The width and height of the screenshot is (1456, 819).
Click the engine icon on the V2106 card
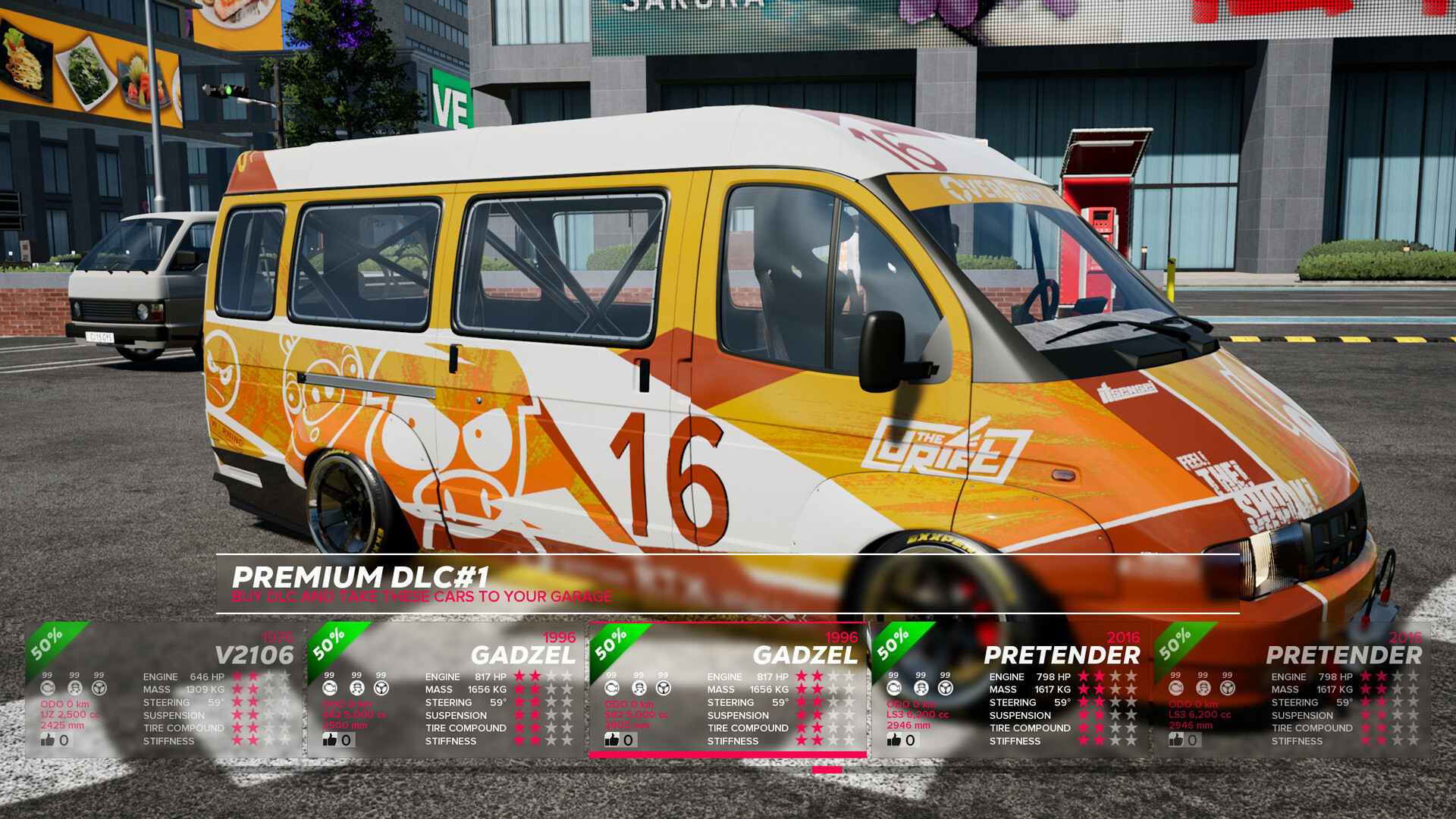[47, 687]
